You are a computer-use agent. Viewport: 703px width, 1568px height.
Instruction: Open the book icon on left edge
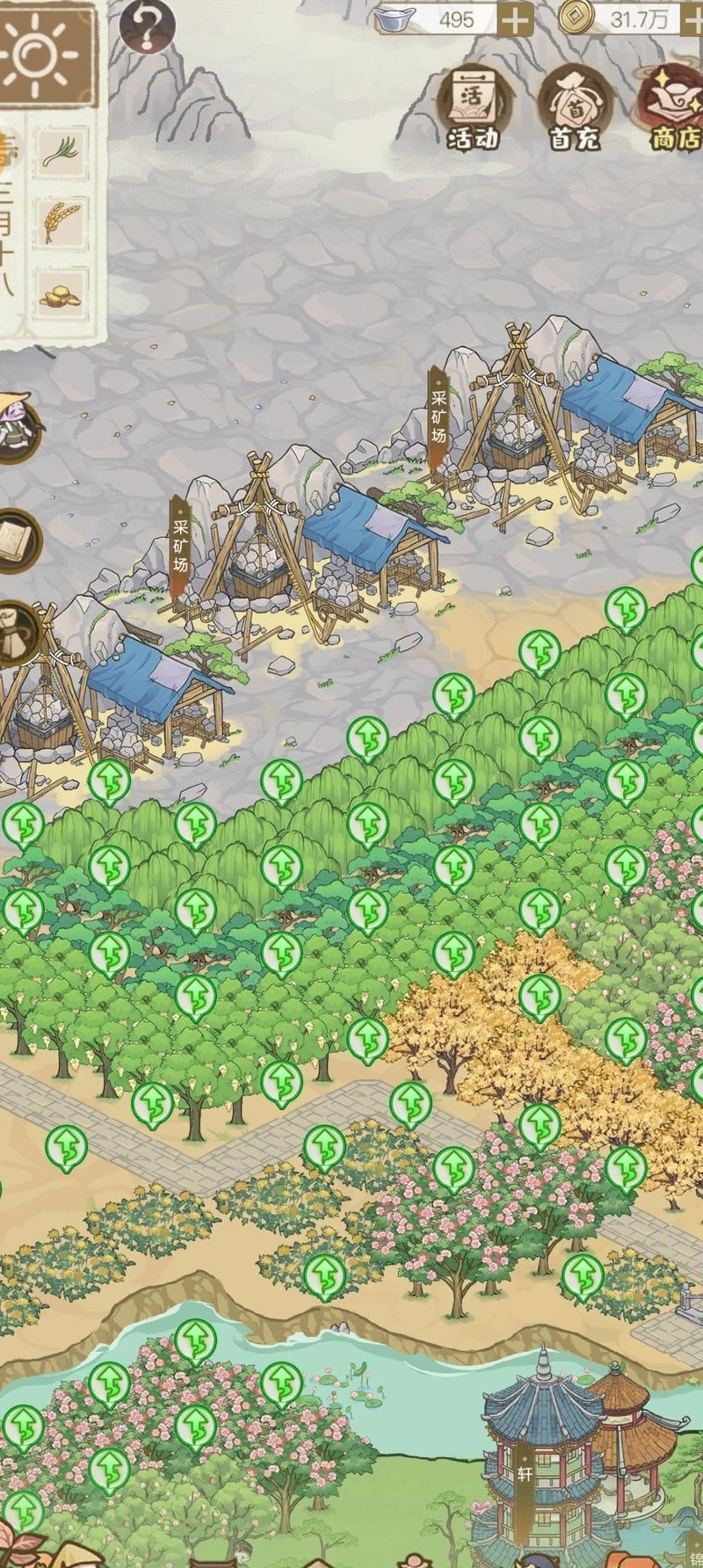(x=18, y=539)
